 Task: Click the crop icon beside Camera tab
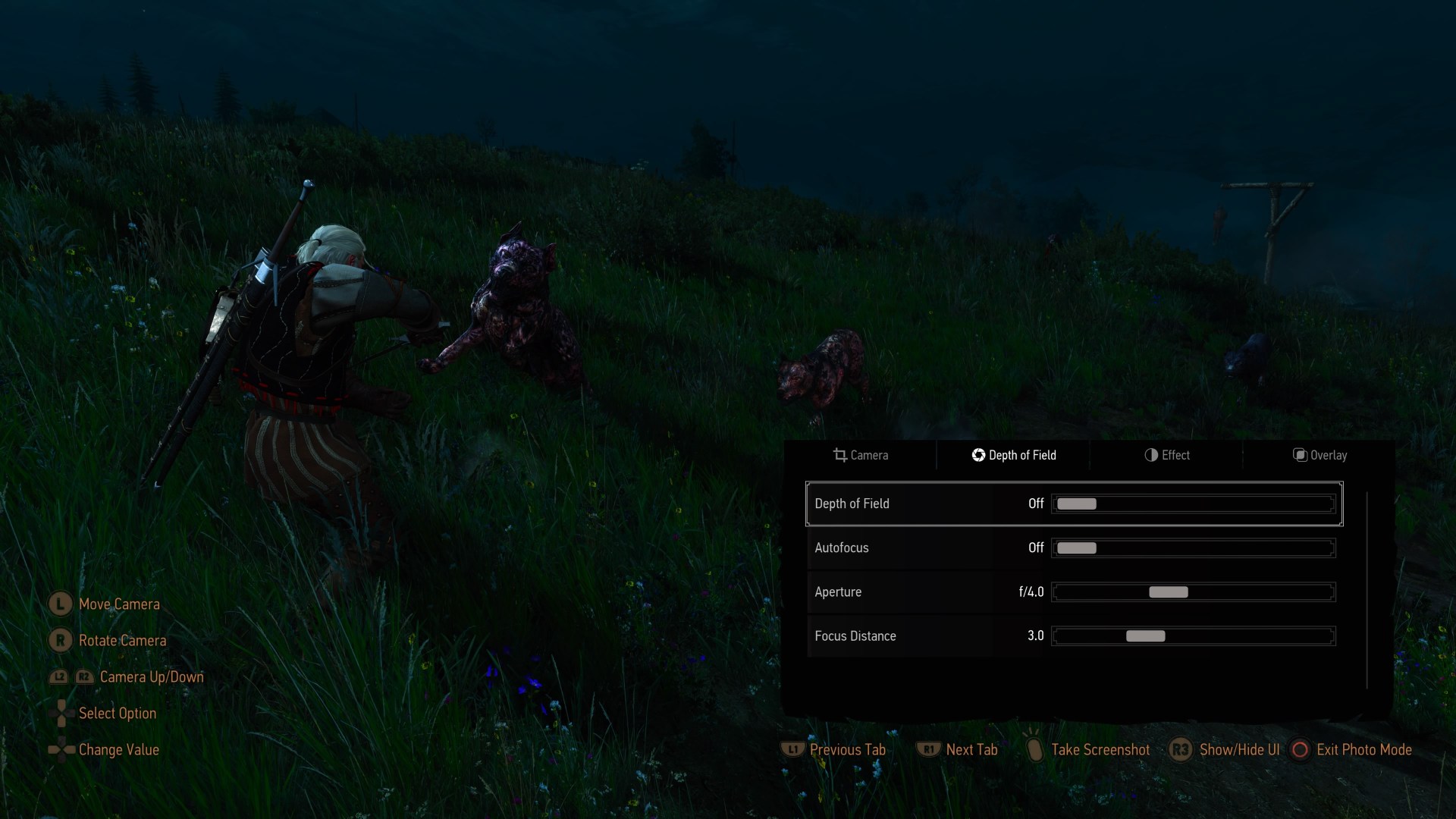pyautogui.click(x=840, y=455)
